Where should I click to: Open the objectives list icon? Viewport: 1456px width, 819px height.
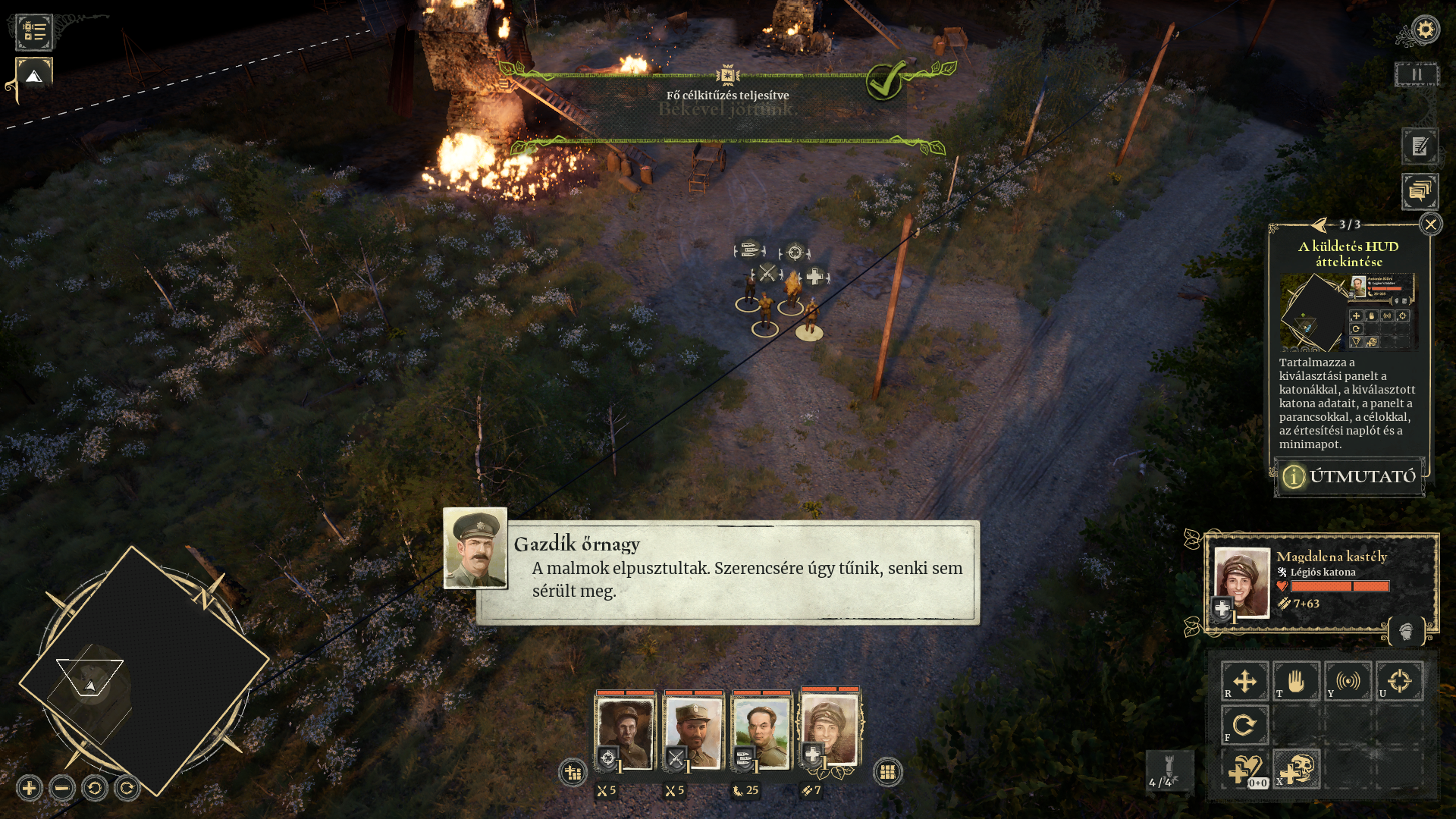[x=34, y=32]
